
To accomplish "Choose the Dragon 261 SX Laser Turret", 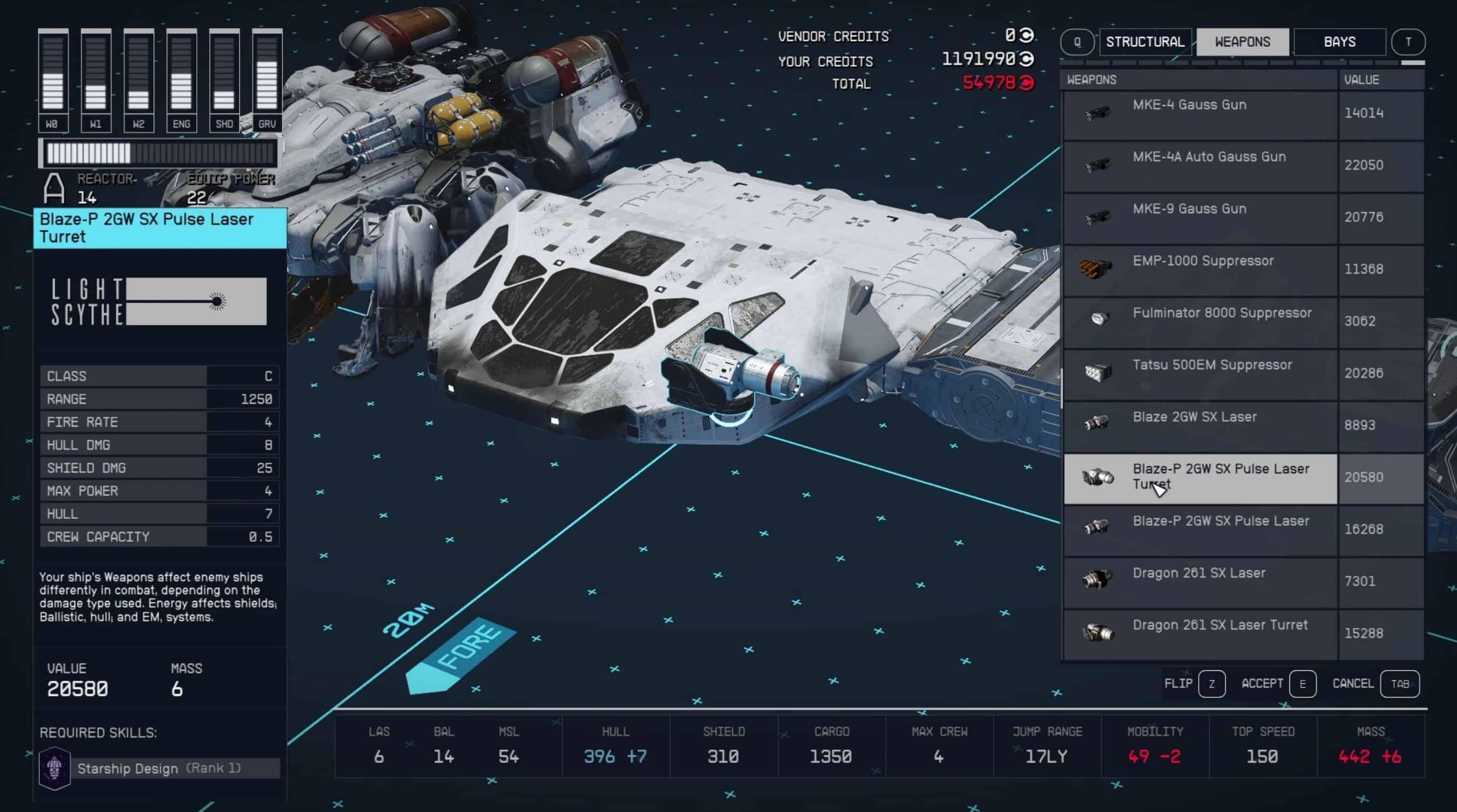I will tap(1199, 634).
